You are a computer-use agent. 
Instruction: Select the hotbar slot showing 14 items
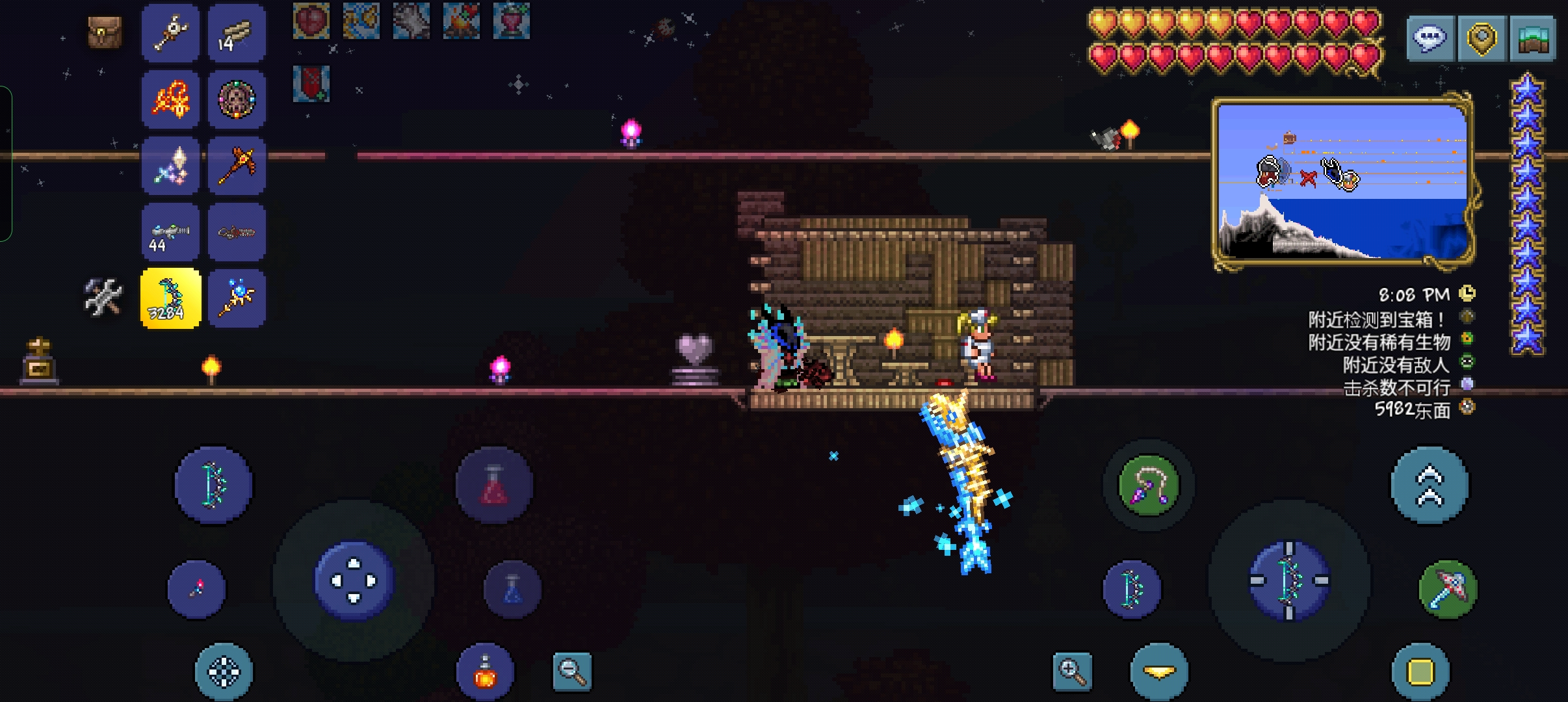point(237,32)
